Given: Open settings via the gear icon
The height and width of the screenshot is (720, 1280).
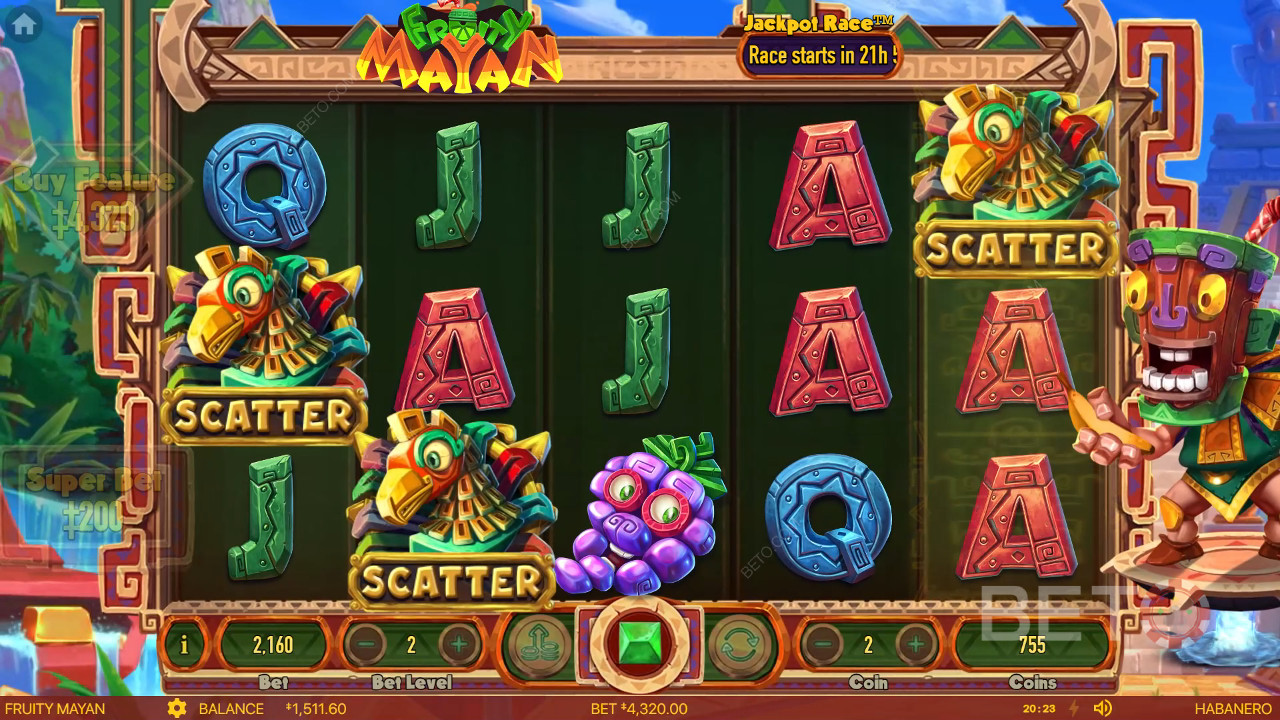Looking at the screenshot, I should click(177, 708).
